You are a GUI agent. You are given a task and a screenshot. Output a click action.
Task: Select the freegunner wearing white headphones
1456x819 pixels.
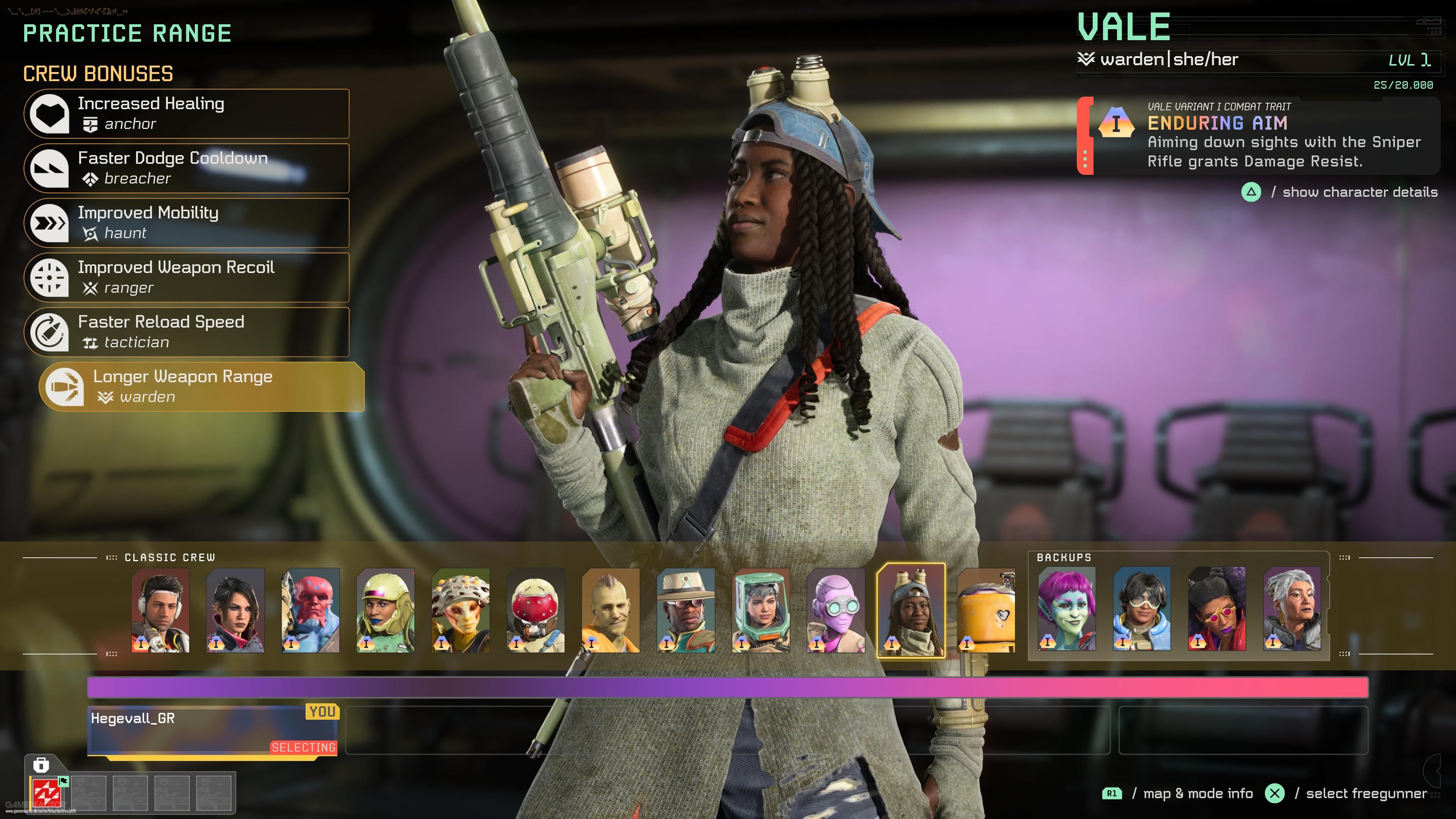(160, 610)
